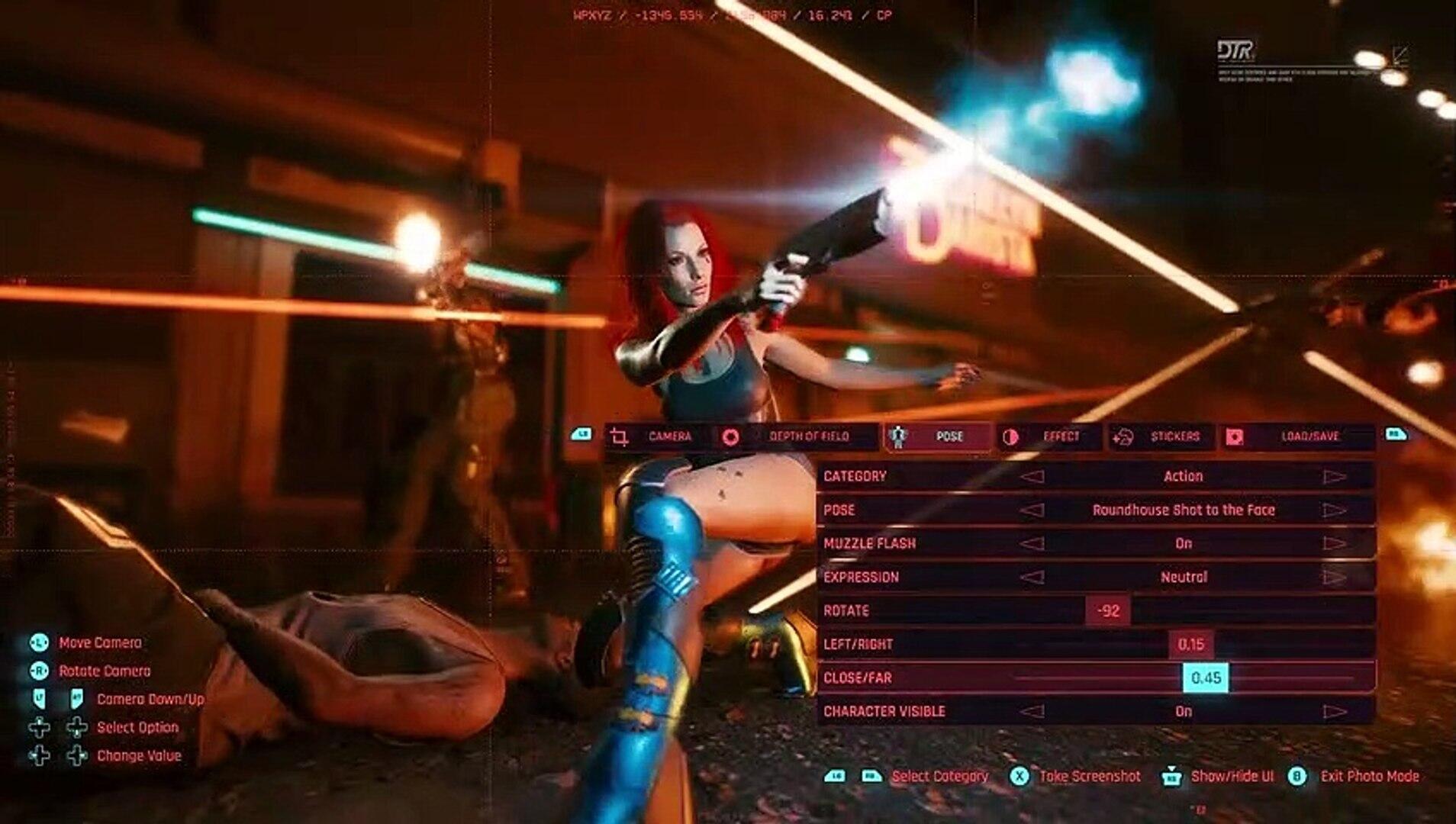Choose the next pose with right arrow
1456x824 pixels.
click(x=1334, y=510)
